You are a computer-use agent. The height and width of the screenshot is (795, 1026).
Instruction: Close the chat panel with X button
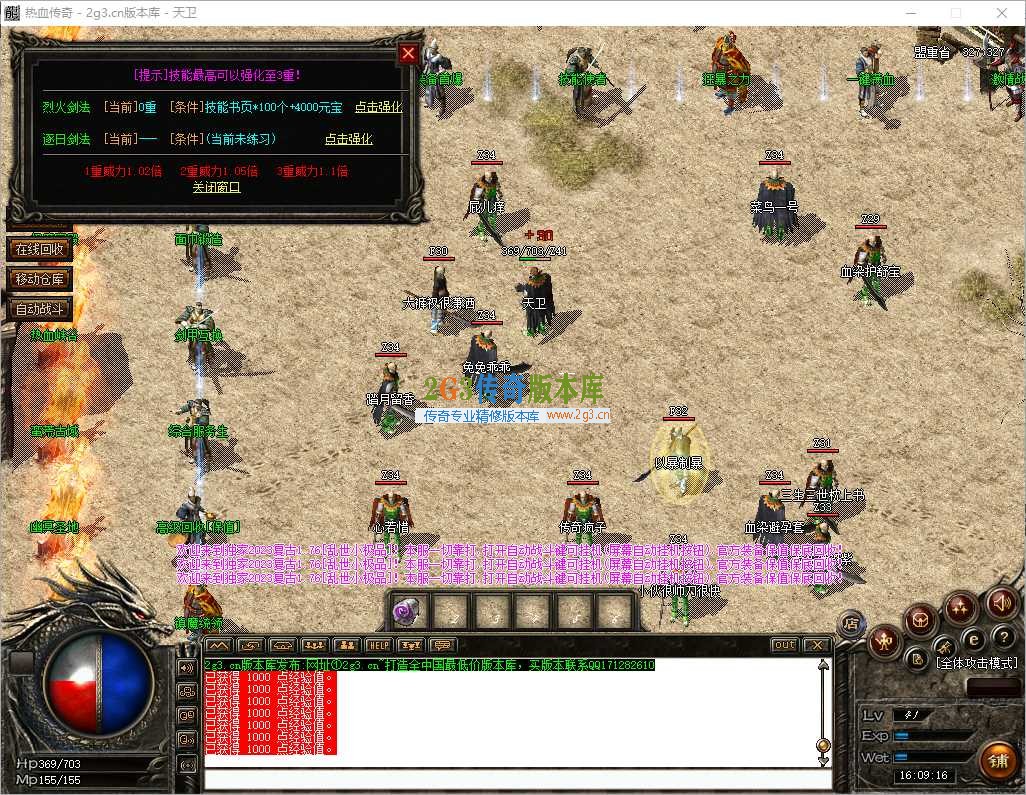[x=817, y=646]
